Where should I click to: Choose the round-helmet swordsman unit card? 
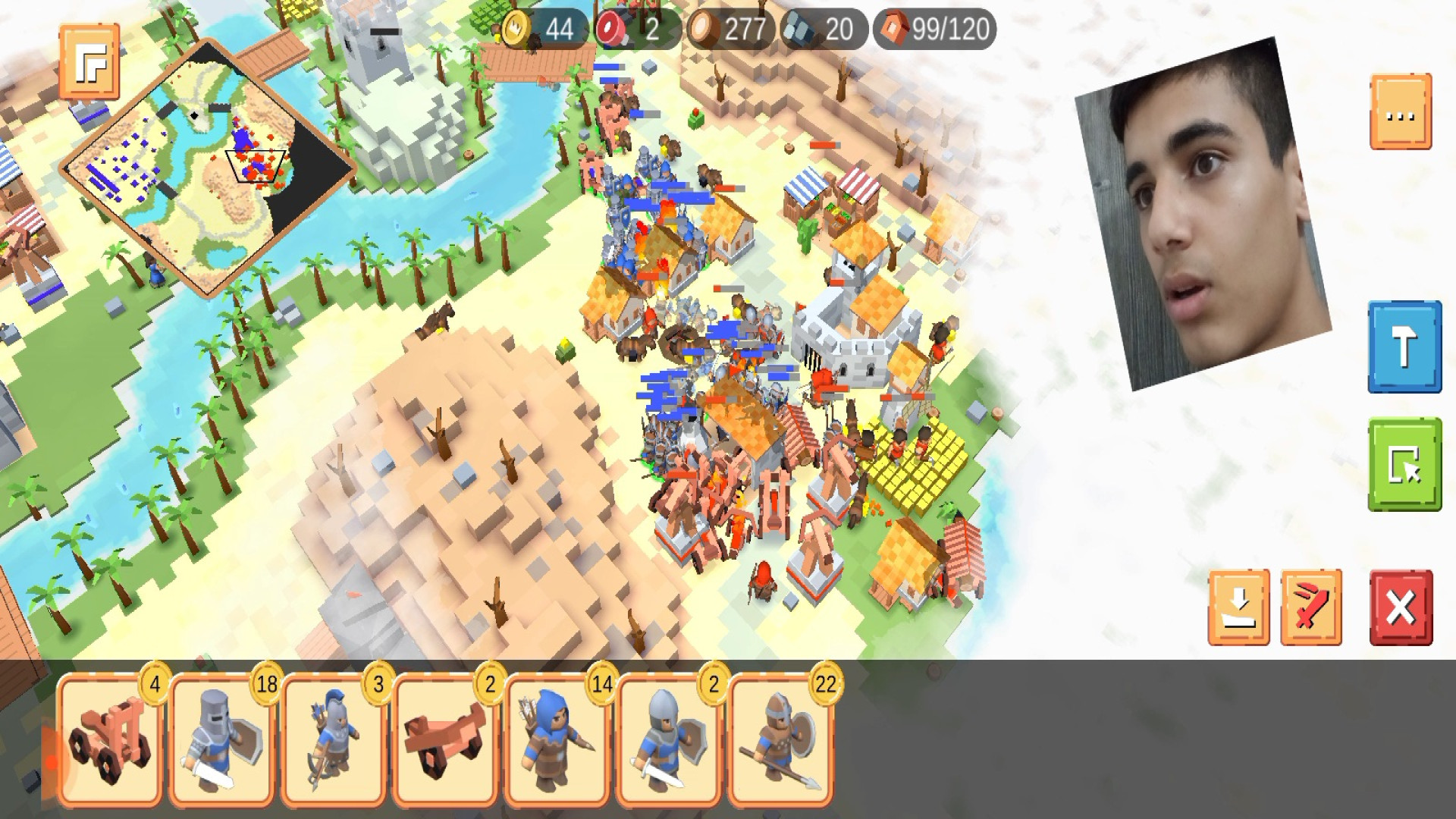[668, 741]
